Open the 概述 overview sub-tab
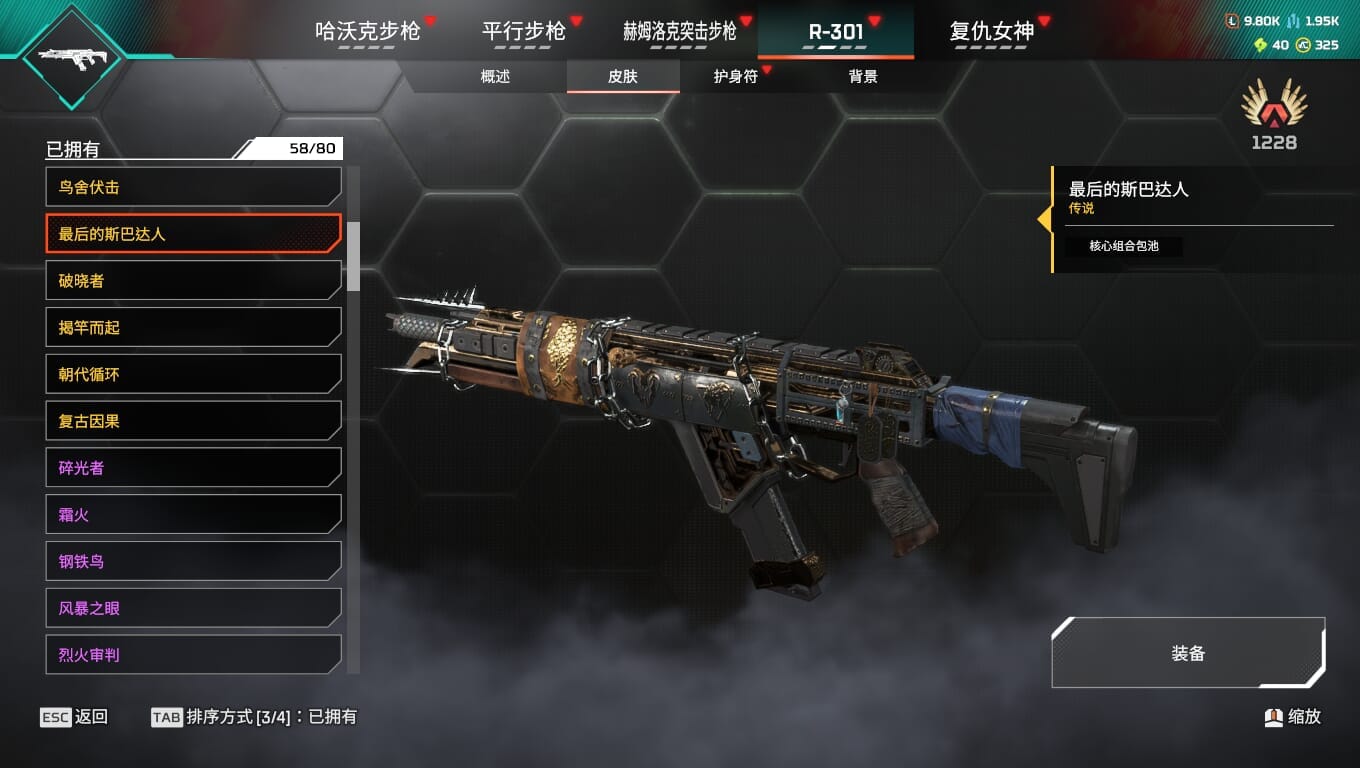The height and width of the screenshot is (768, 1360). (x=495, y=77)
